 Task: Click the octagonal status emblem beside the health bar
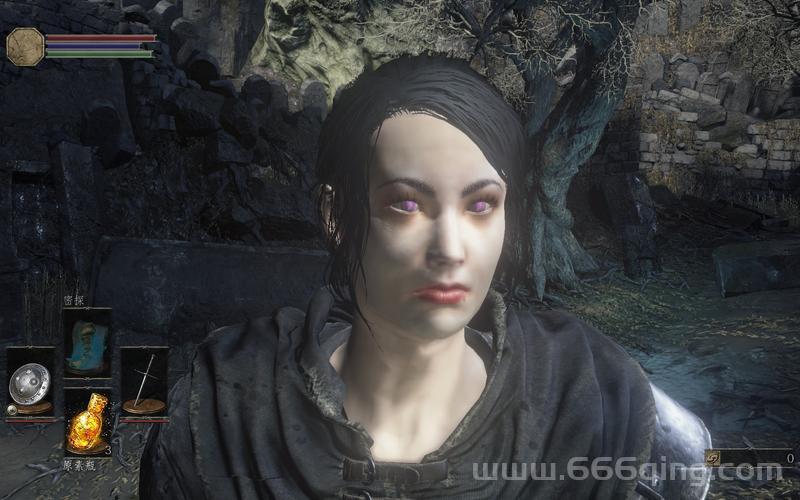point(25,46)
